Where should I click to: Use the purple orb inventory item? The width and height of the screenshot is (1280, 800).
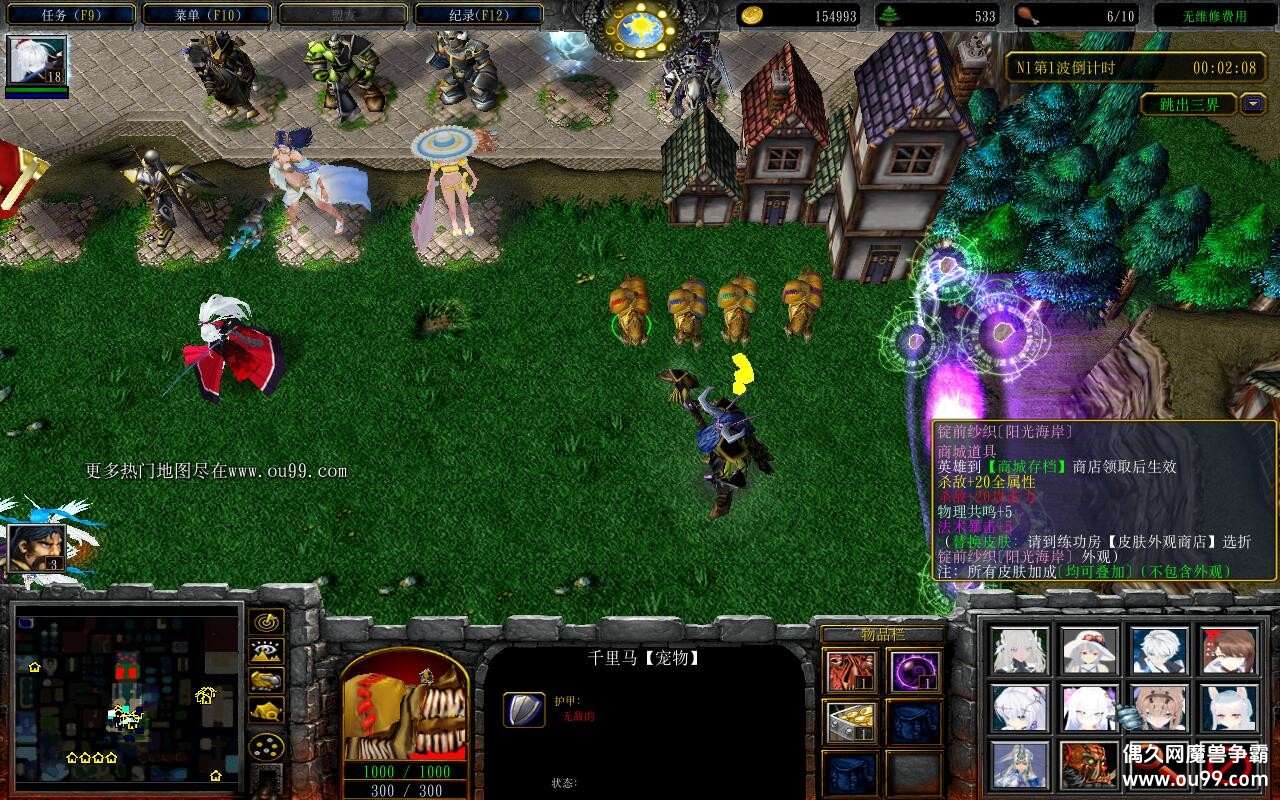point(914,671)
